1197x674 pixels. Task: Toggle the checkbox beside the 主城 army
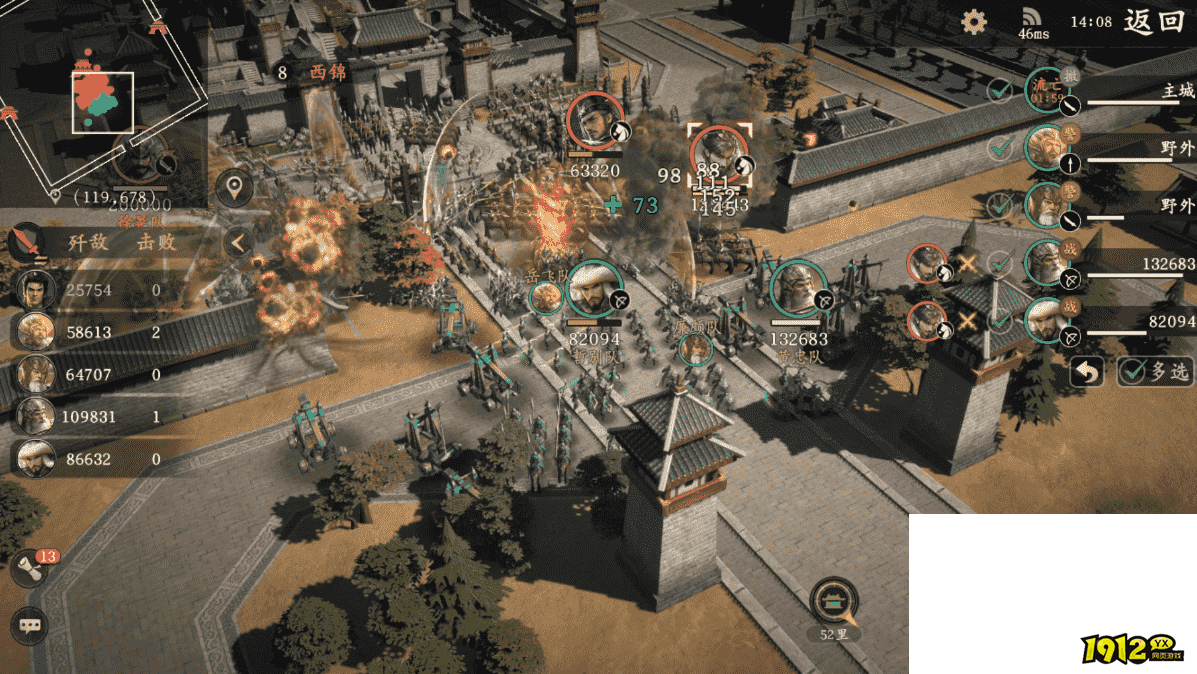999,92
